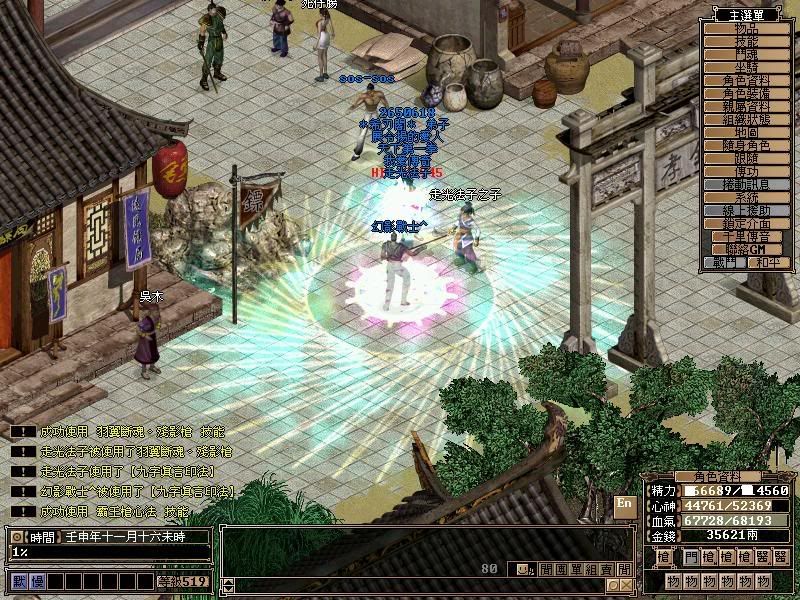Screen dimensions: 800x600
Task: Open the 地圖 map menu entry
Action: (x=747, y=133)
